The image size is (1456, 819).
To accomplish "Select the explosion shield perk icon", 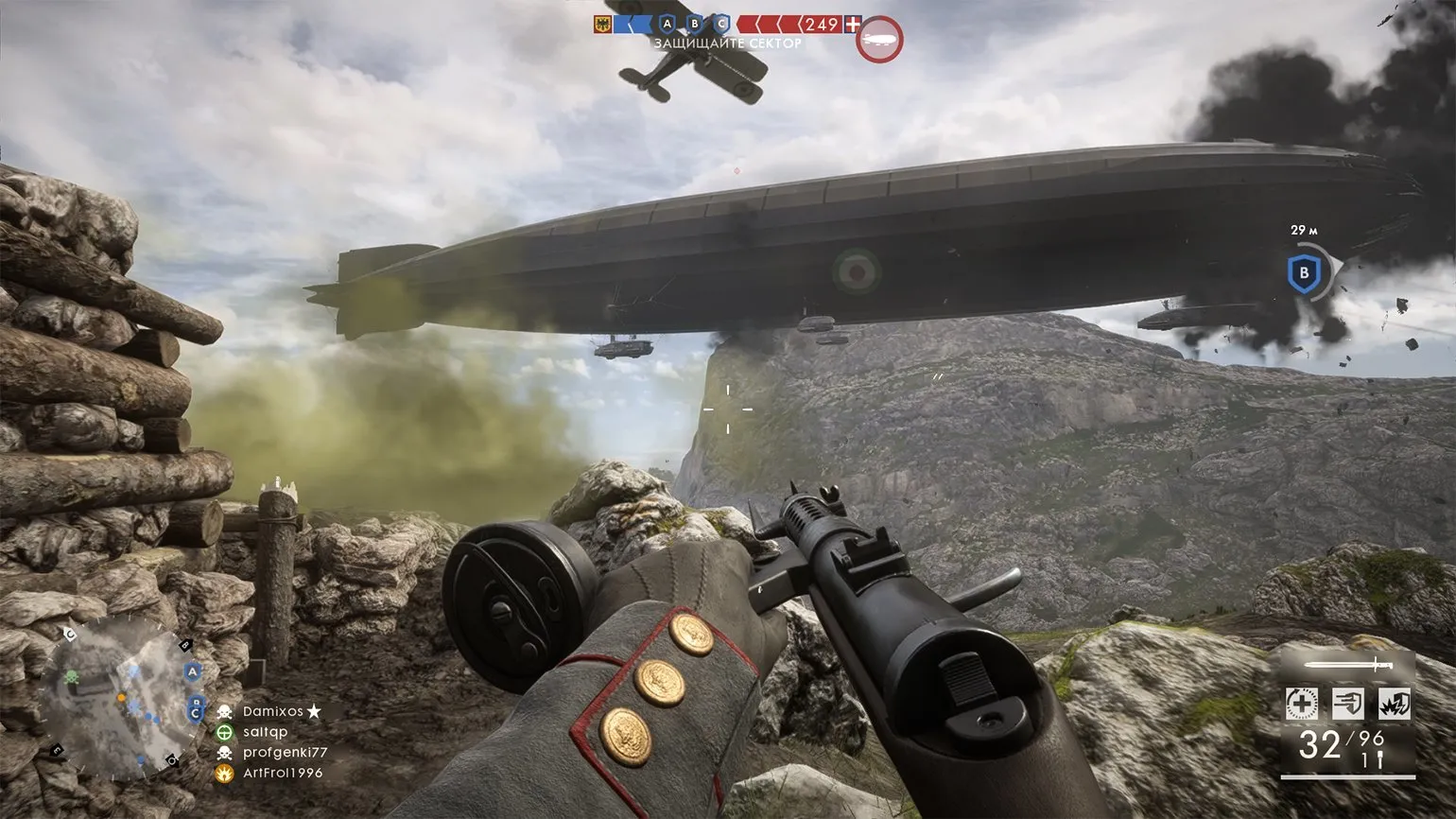I will click(1395, 704).
